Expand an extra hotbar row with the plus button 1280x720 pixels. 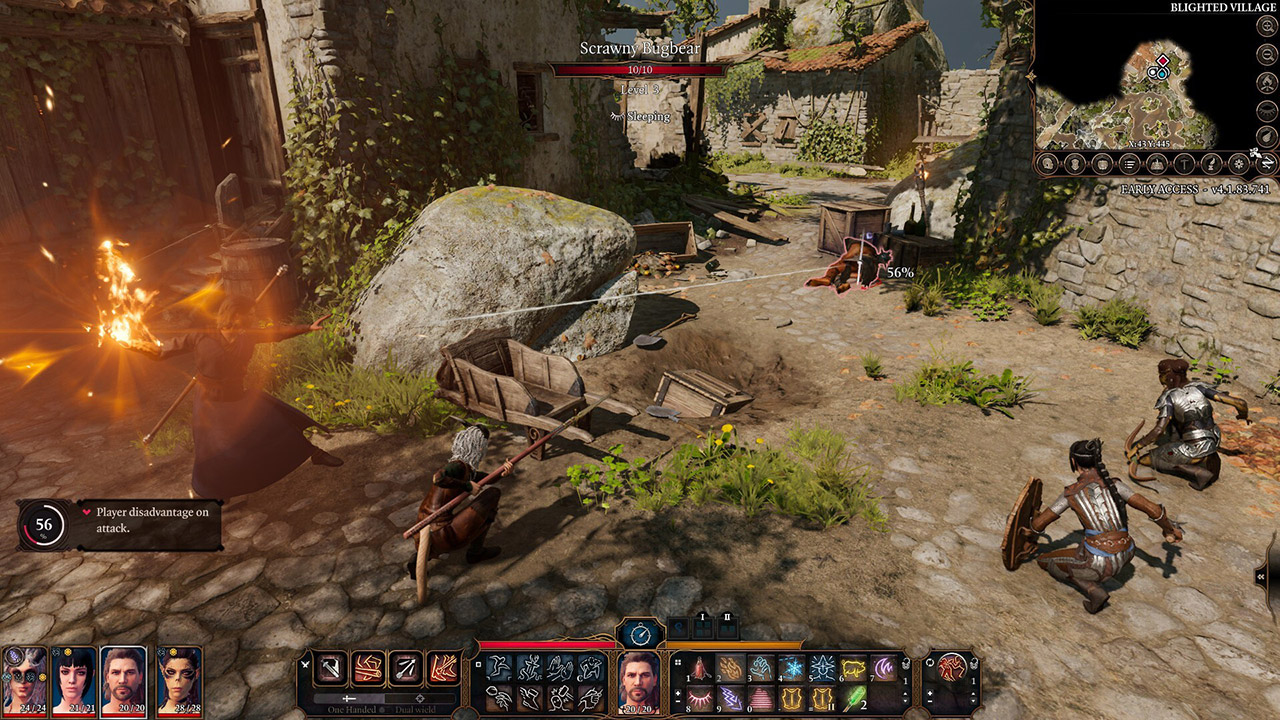point(678,694)
